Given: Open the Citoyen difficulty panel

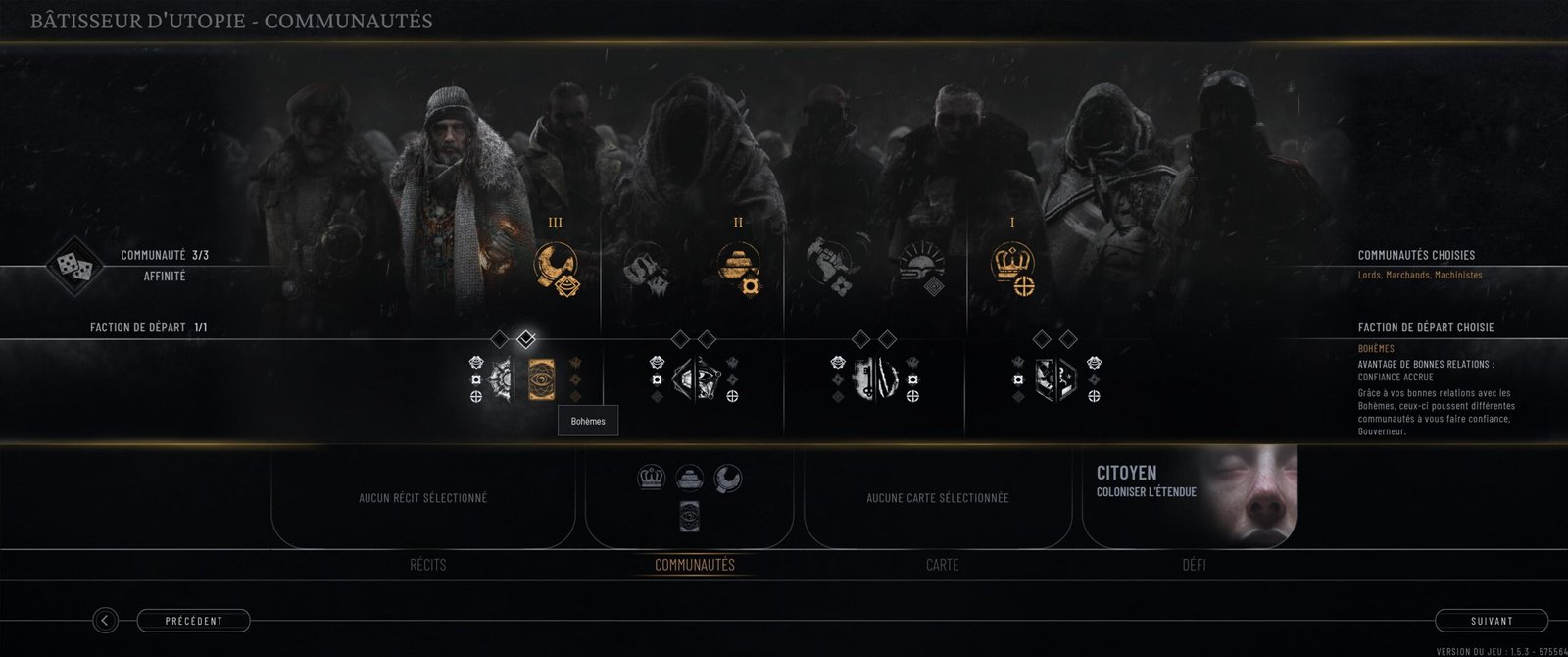Looking at the screenshot, I should (1189, 496).
